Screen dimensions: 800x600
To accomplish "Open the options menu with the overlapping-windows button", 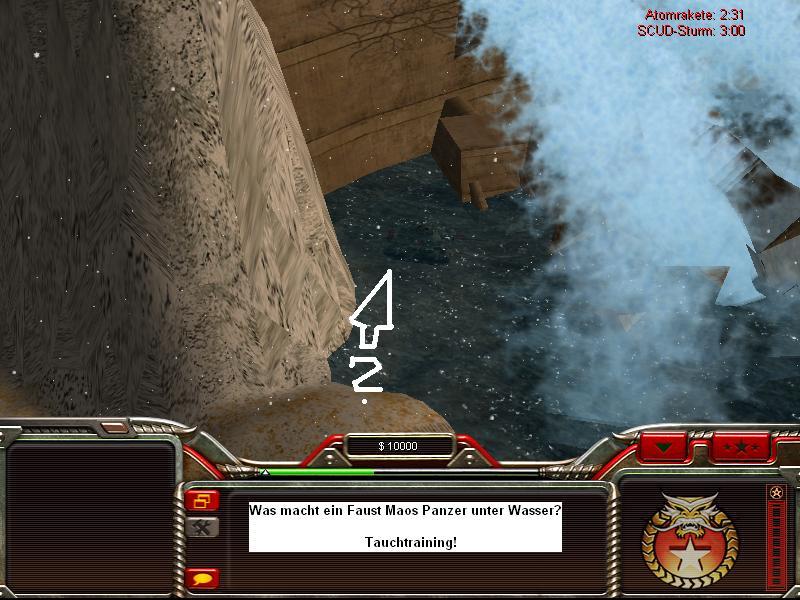I will pos(203,501).
